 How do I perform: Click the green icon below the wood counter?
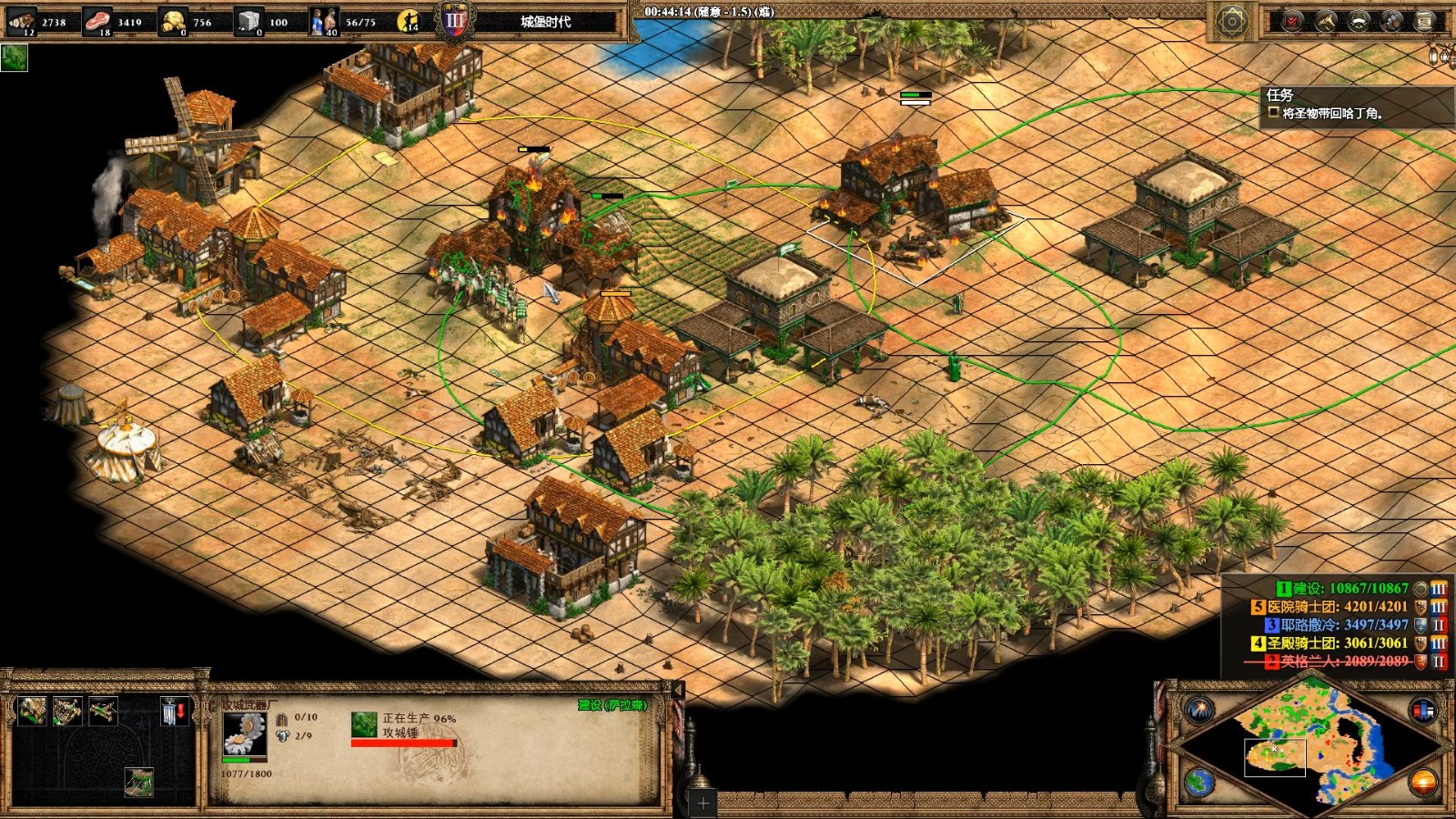coord(15,58)
